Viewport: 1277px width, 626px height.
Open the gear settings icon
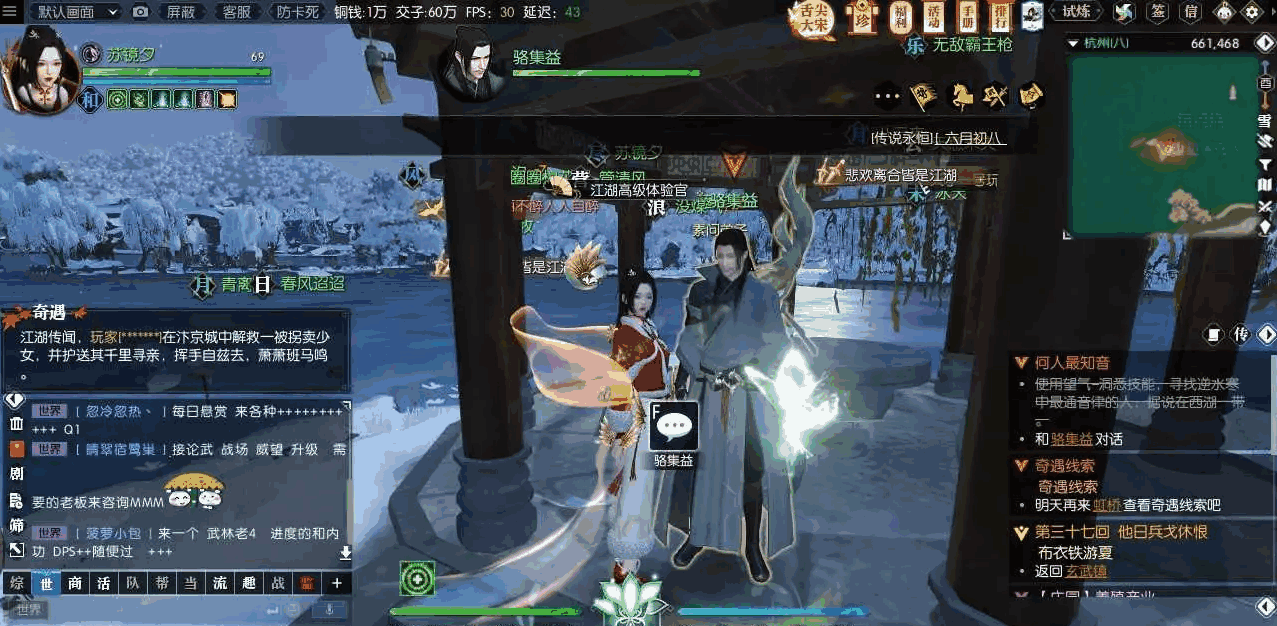1251,12
